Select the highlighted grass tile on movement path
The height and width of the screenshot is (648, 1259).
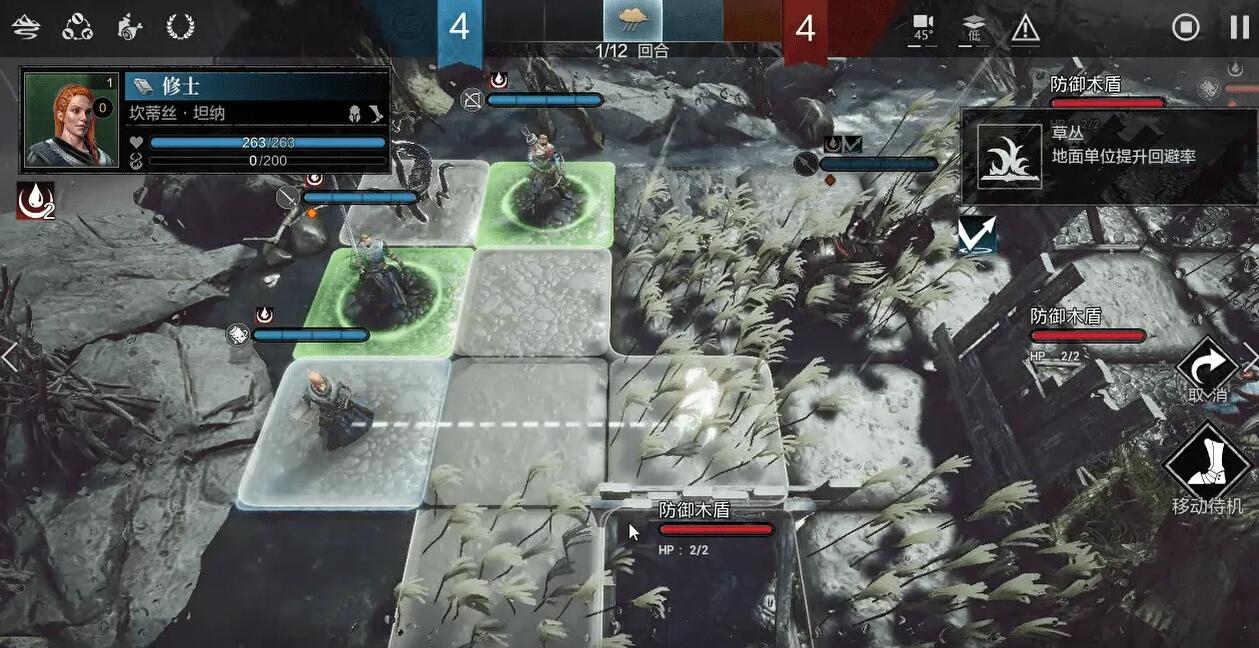coord(690,425)
